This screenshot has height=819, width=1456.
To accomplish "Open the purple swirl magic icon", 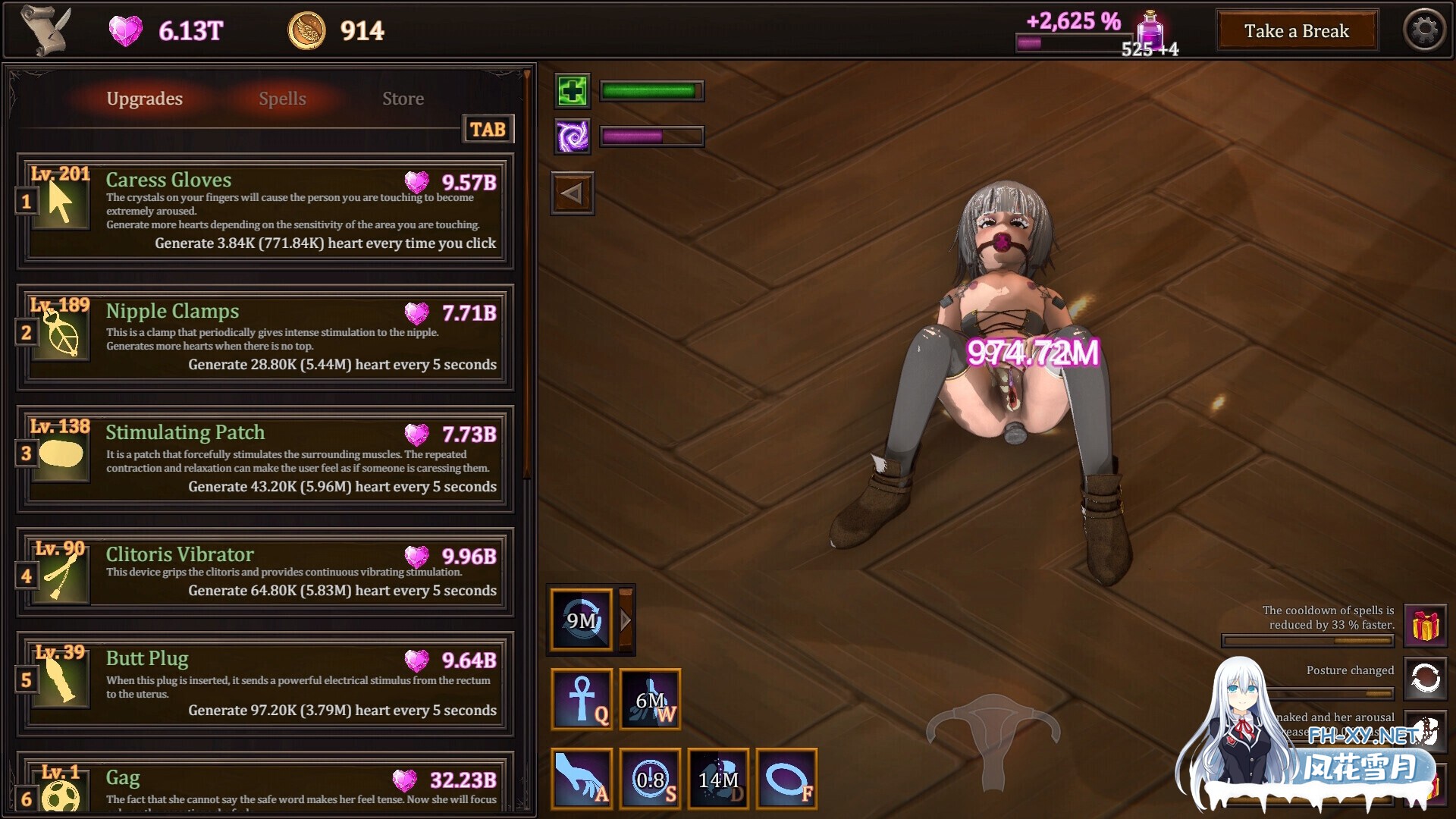I will [x=573, y=136].
